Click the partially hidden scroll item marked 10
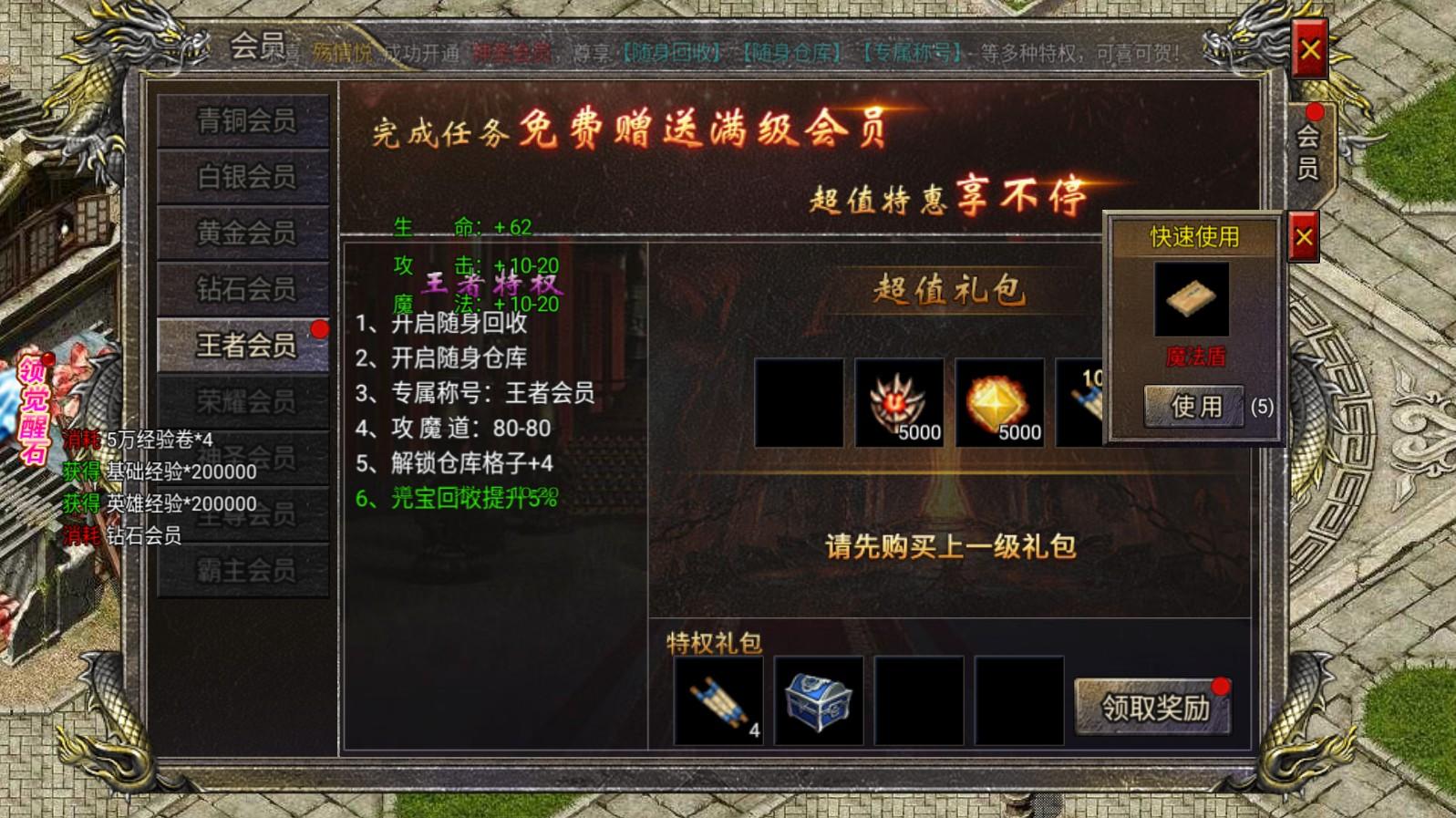The image size is (1456, 818). point(1080,403)
